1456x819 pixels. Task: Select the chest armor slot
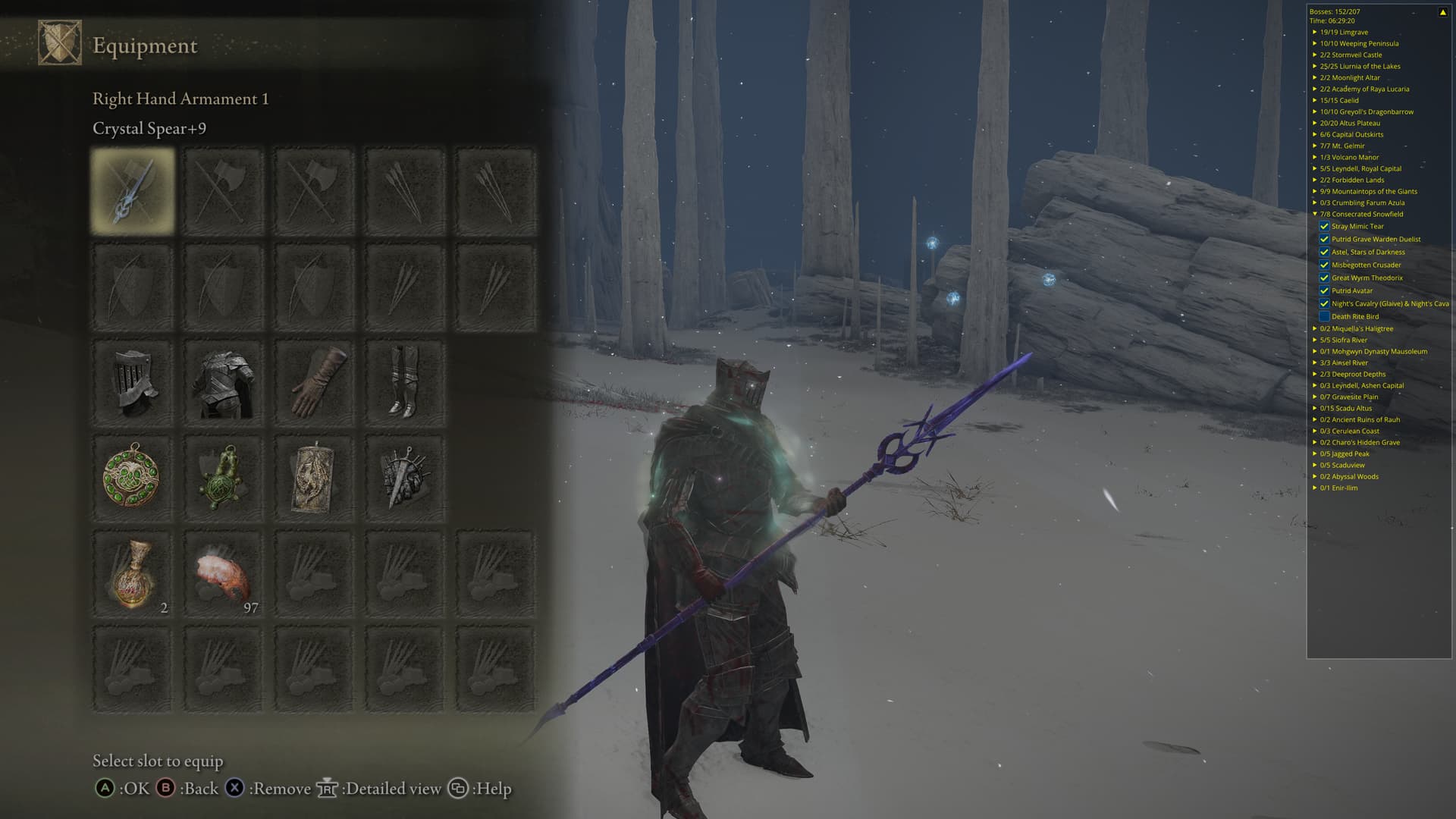pyautogui.click(x=223, y=381)
